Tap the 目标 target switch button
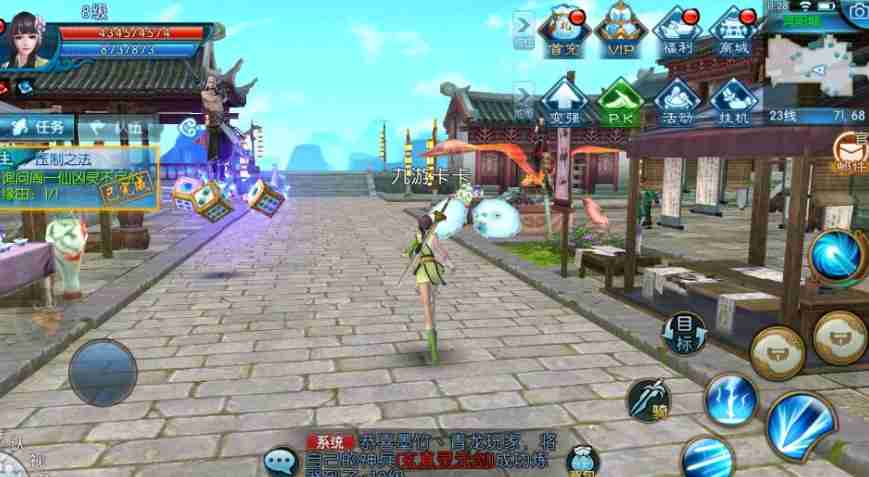The width and height of the screenshot is (869, 477). [x=684, y=331]
